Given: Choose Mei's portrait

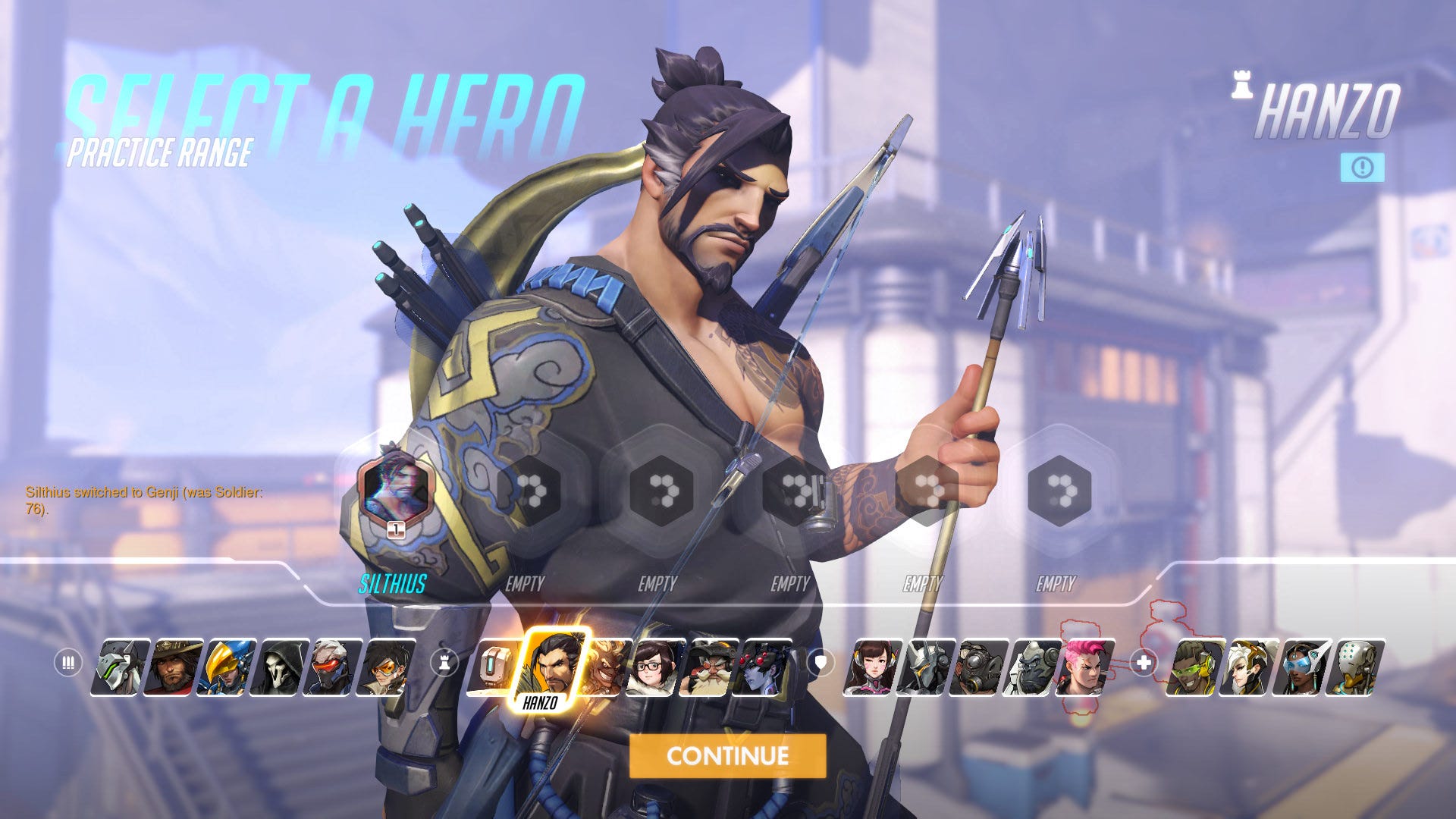Looking at the screenshot, I should pyautogui.click(x=655, y=667).
